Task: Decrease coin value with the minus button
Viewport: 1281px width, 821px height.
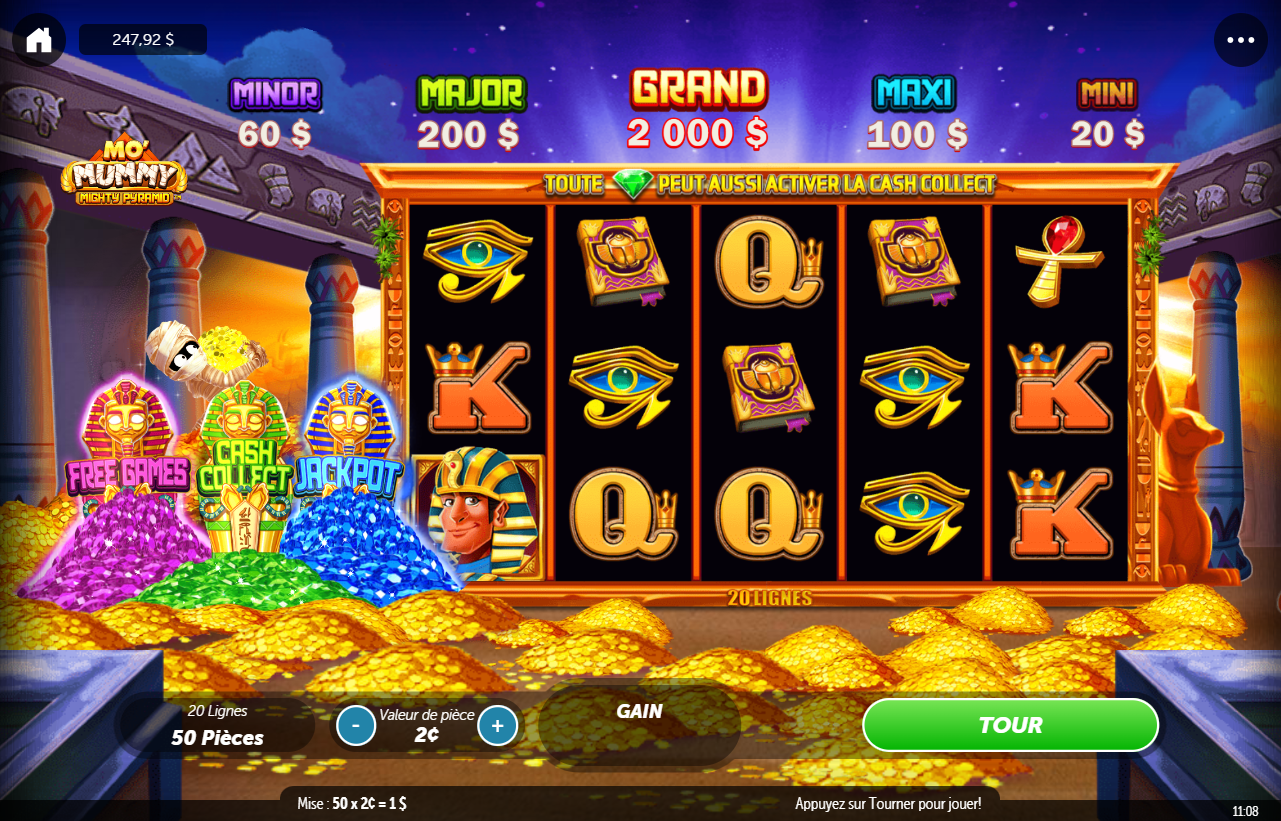Action: [356, 725]
